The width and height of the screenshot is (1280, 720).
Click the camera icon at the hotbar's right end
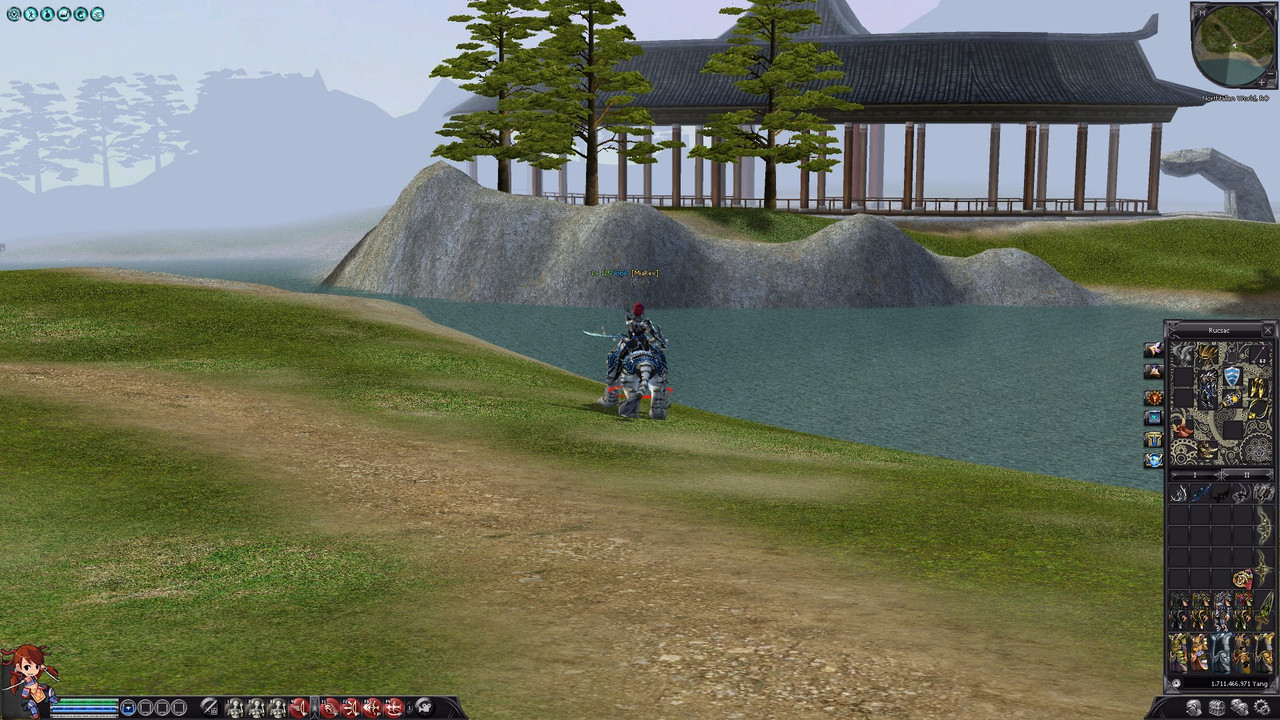(x=425, y=706)
